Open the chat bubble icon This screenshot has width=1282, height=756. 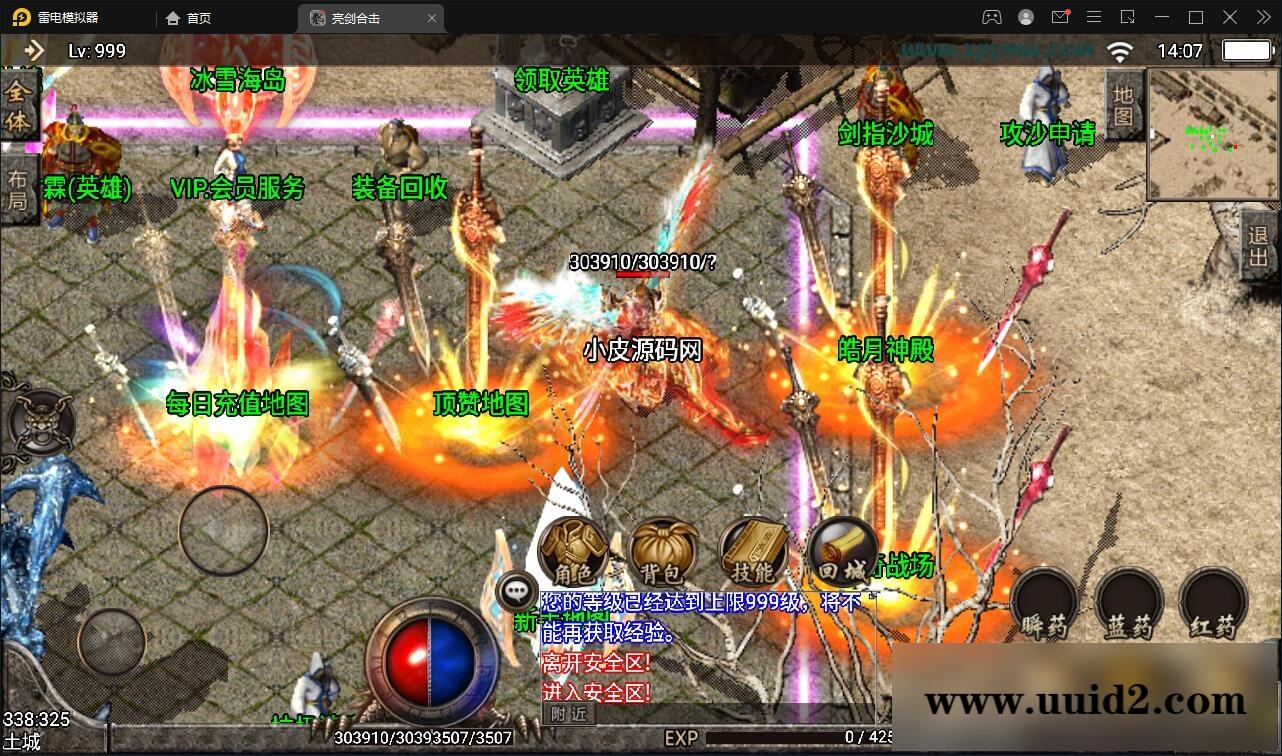point(516,590)
